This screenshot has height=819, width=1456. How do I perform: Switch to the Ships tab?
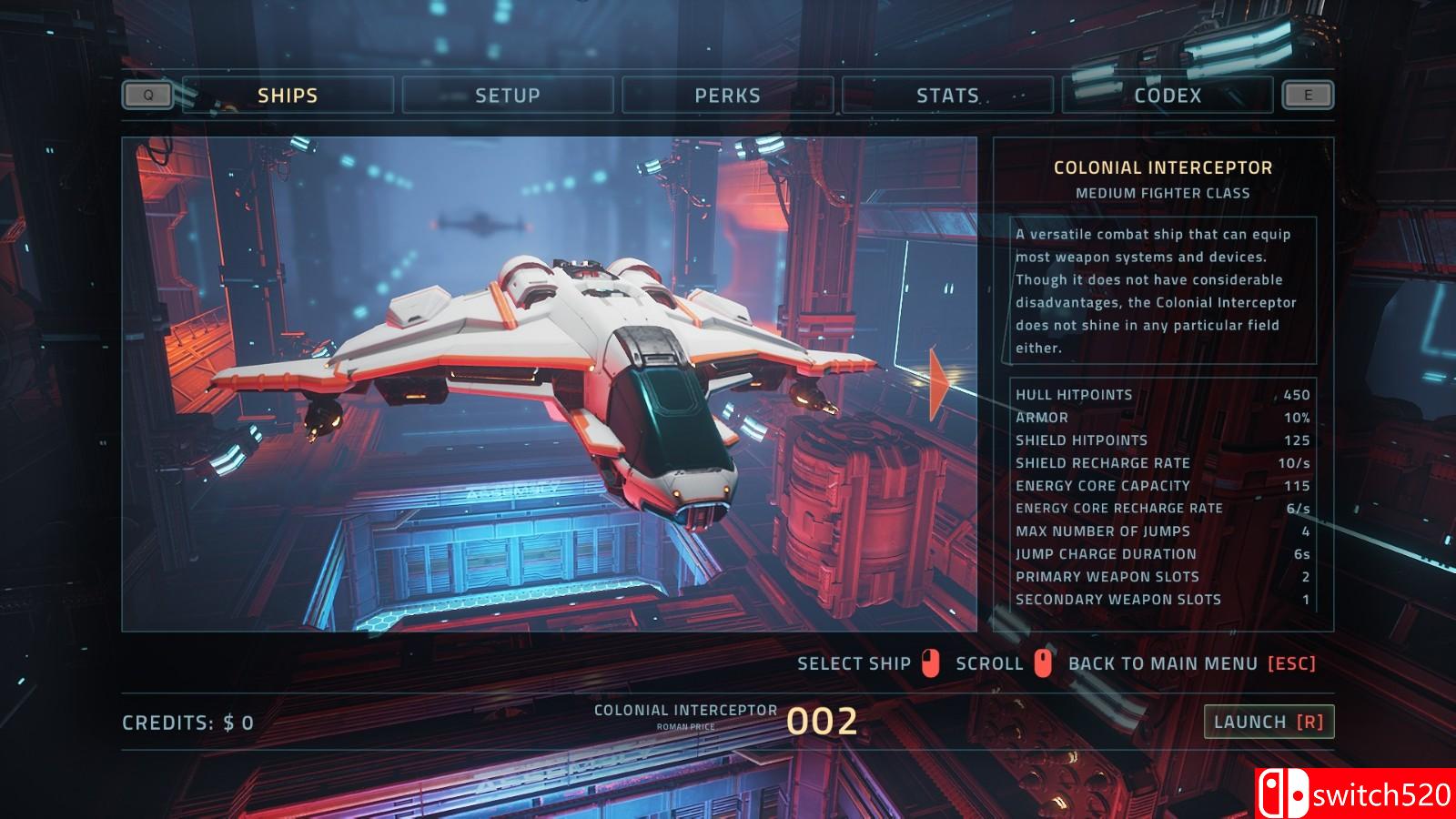(x=288, y=96)
